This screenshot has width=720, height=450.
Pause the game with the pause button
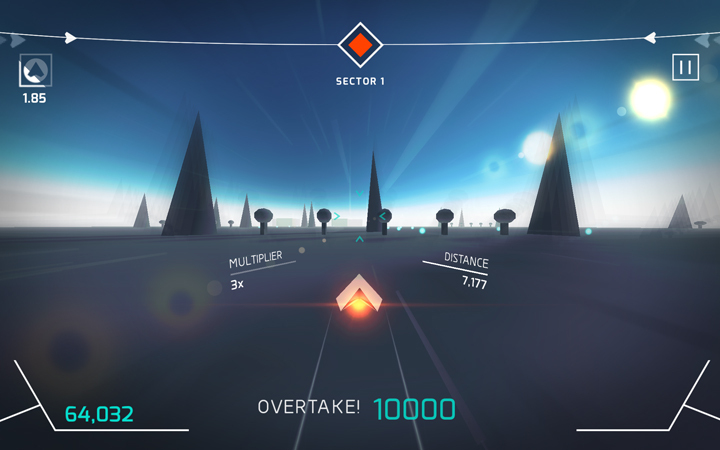click(685, 68)
